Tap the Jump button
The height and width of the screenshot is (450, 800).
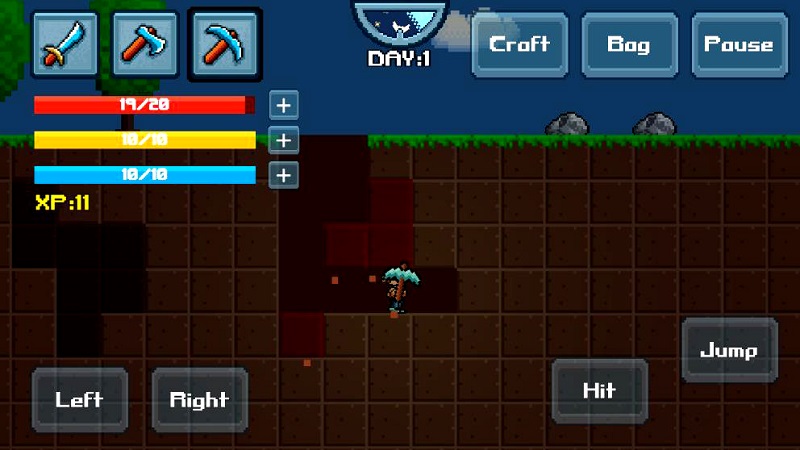point(729,351)
